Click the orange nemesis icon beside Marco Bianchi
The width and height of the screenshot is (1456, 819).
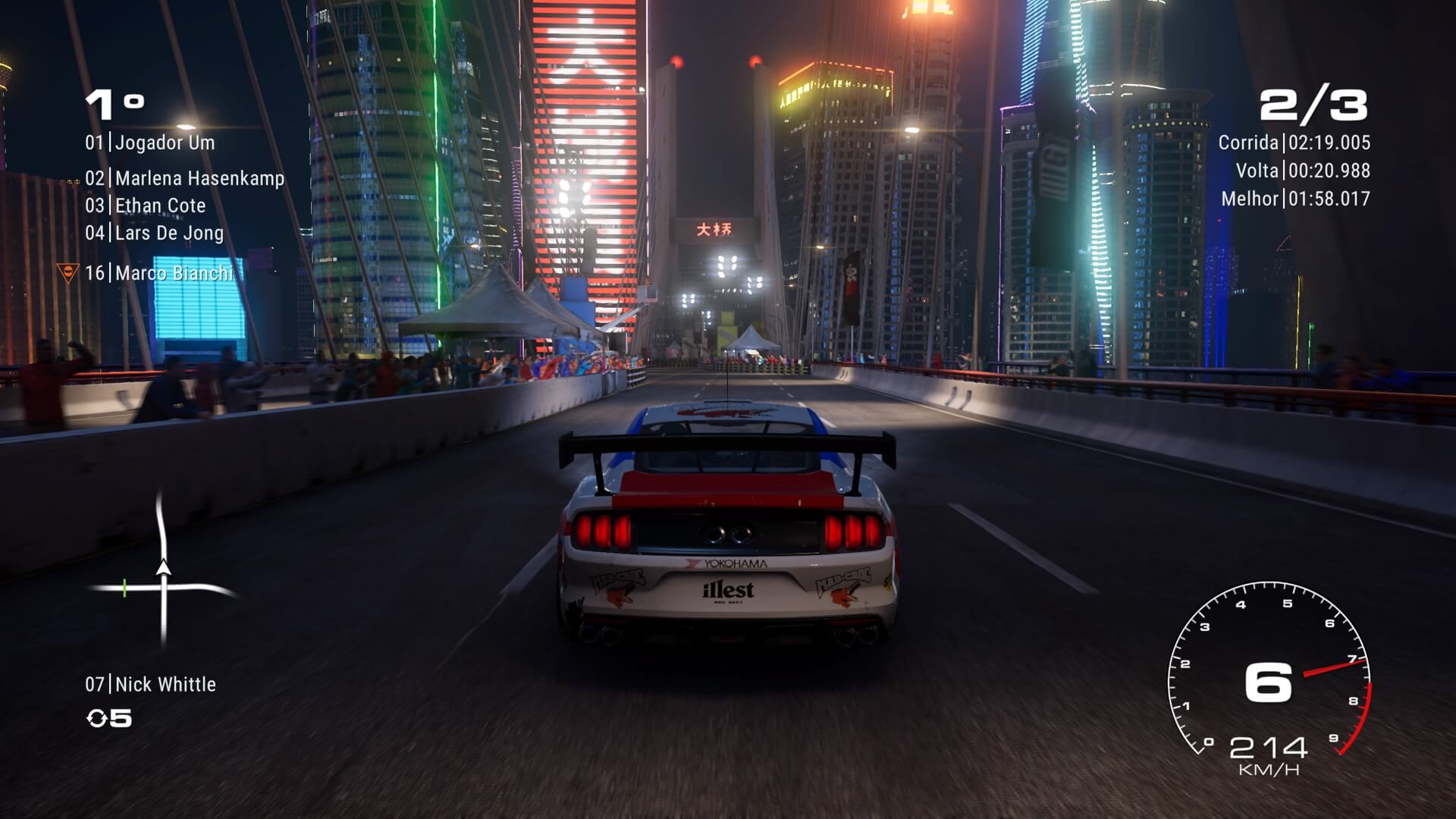click(x=67, y=272)
